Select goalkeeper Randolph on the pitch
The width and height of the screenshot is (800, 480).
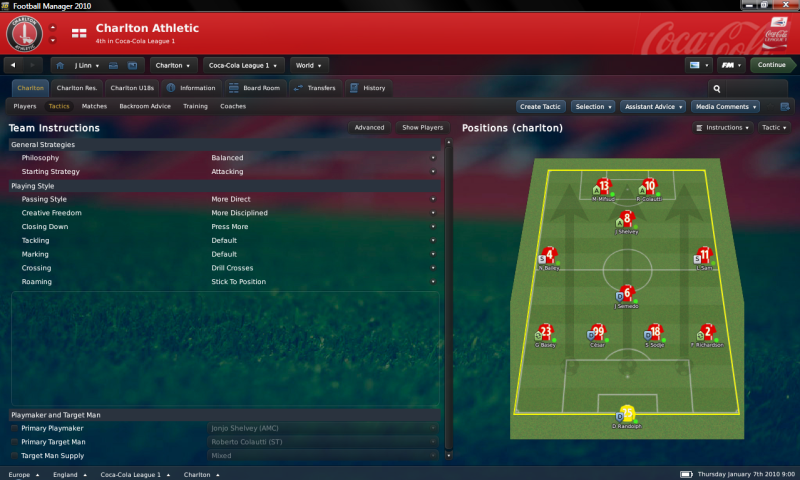(627, 413)
